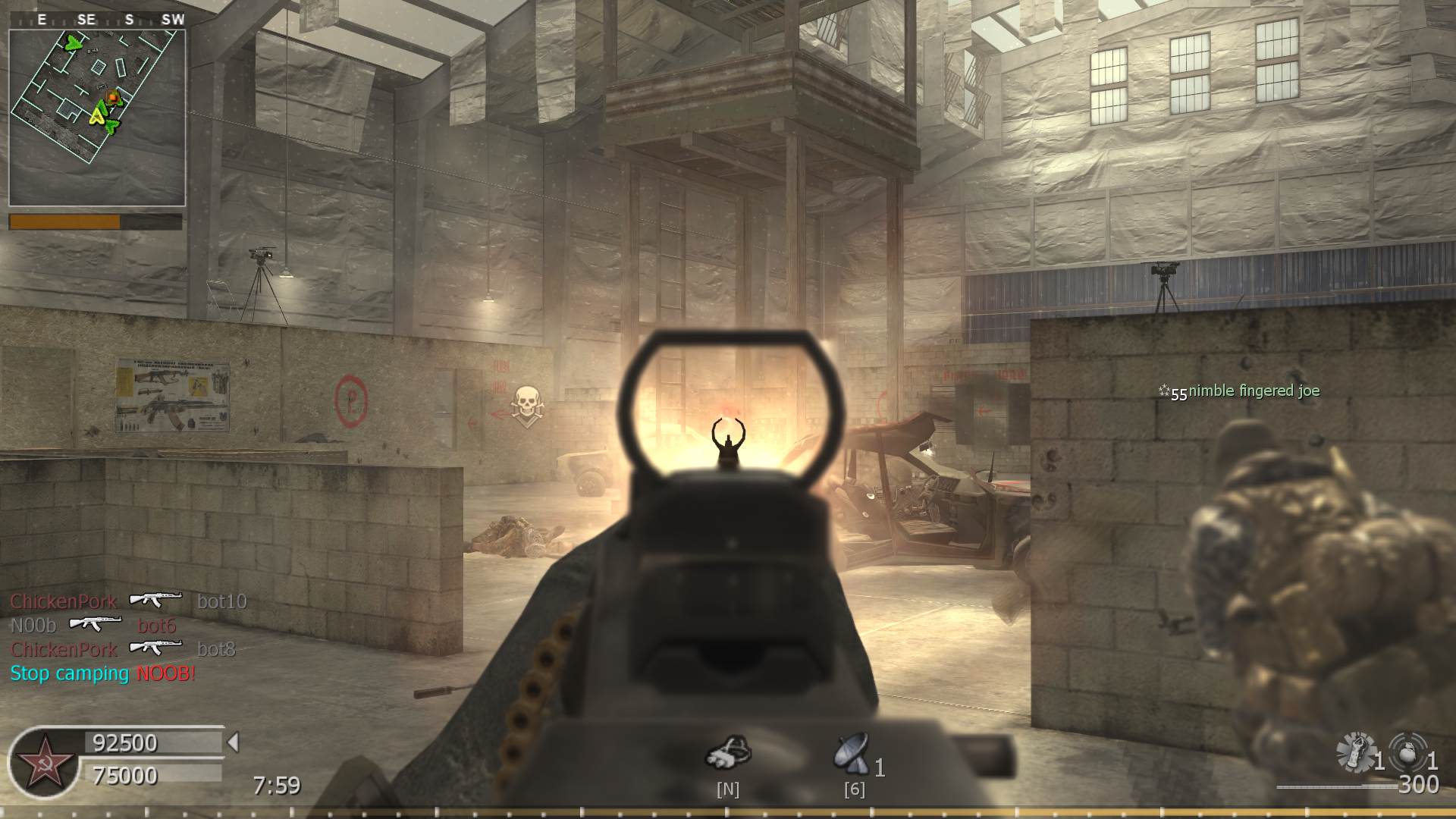Click the minimap in the corner
The height and width of the screenshot is (819, 1456).
tap(97, 118)
